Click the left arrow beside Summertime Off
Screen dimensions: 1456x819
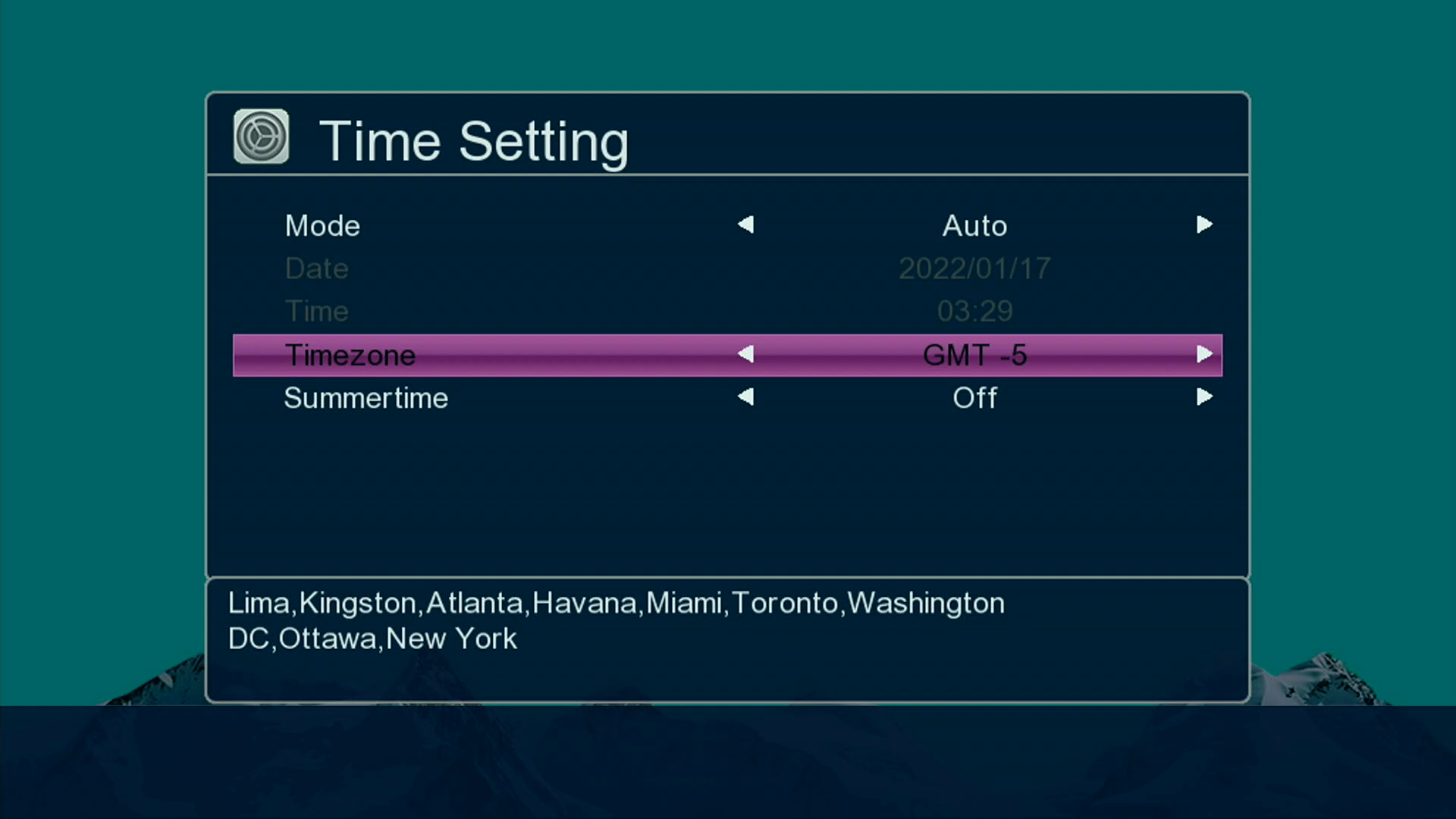746,397
